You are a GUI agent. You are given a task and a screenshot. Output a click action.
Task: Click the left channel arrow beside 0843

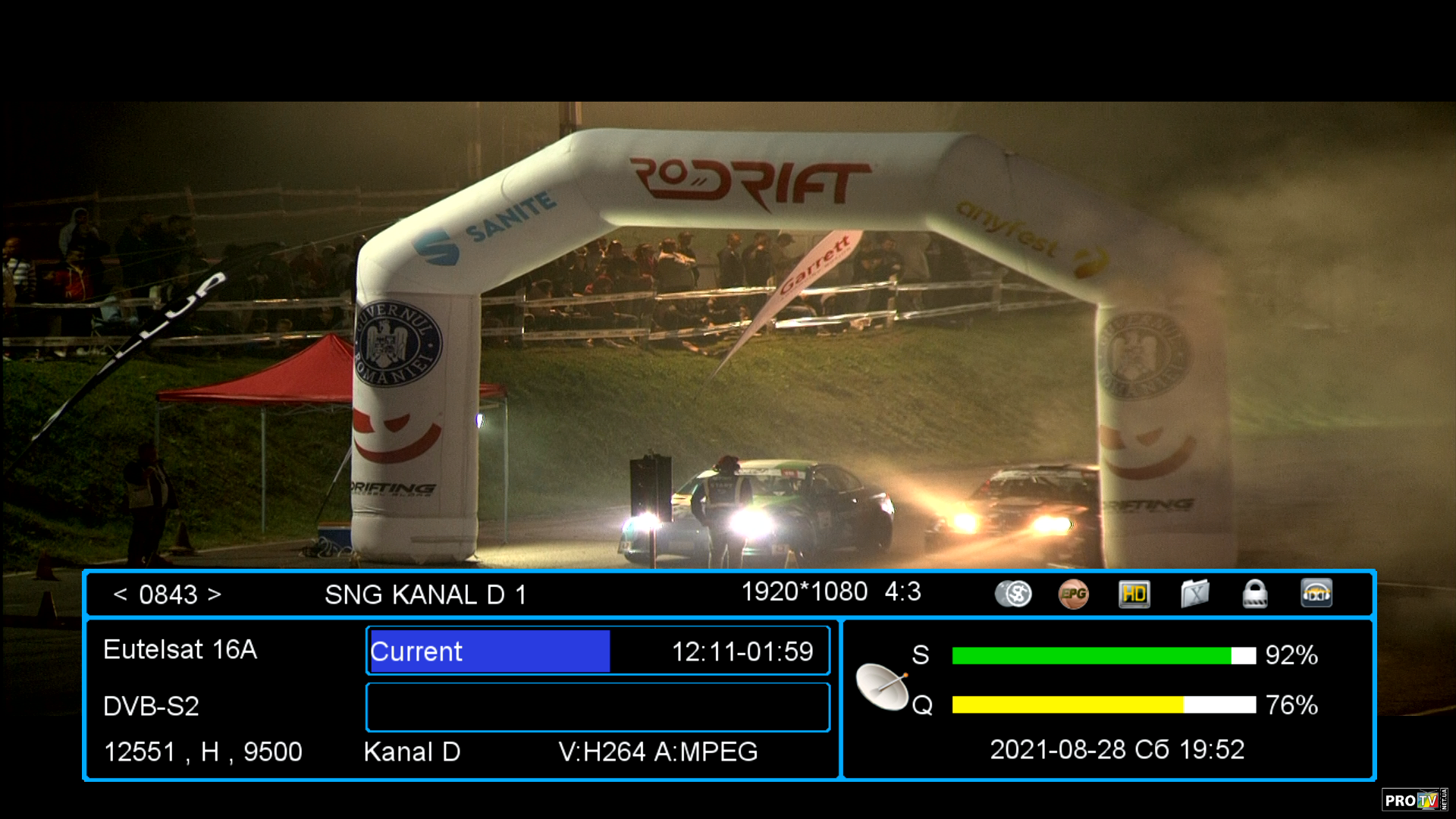point(120,595)
